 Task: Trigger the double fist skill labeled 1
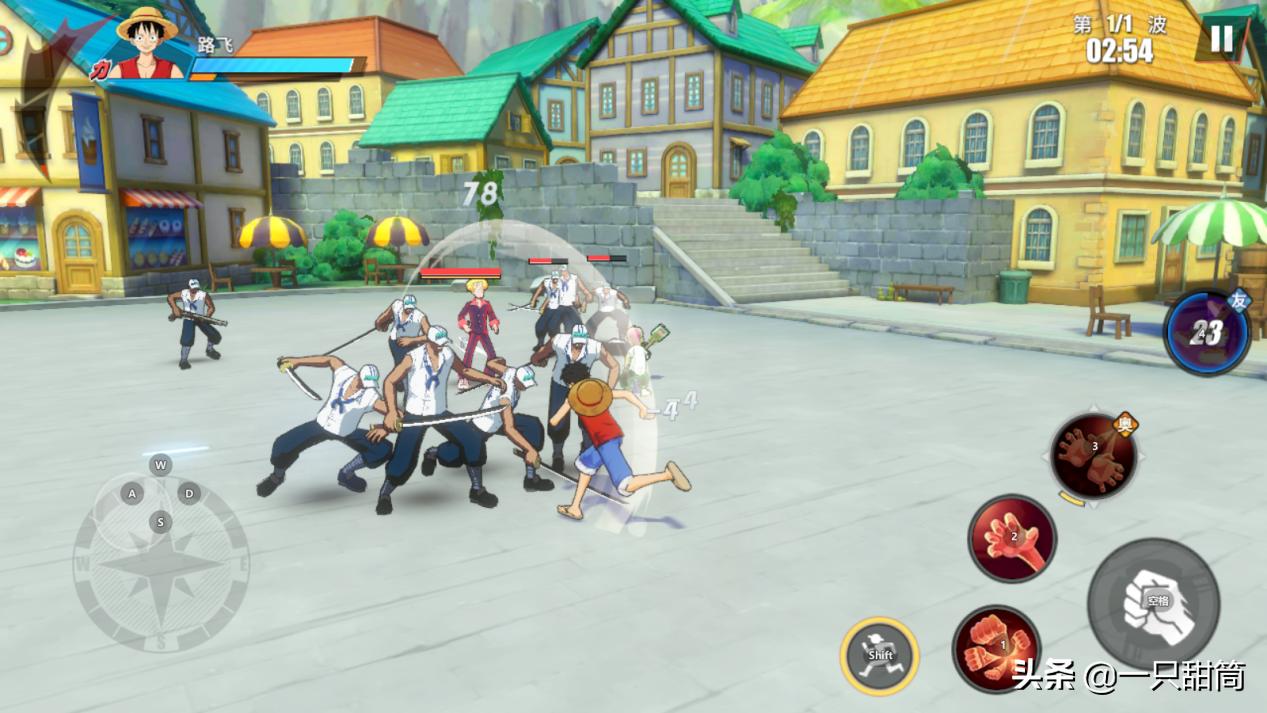996,646
